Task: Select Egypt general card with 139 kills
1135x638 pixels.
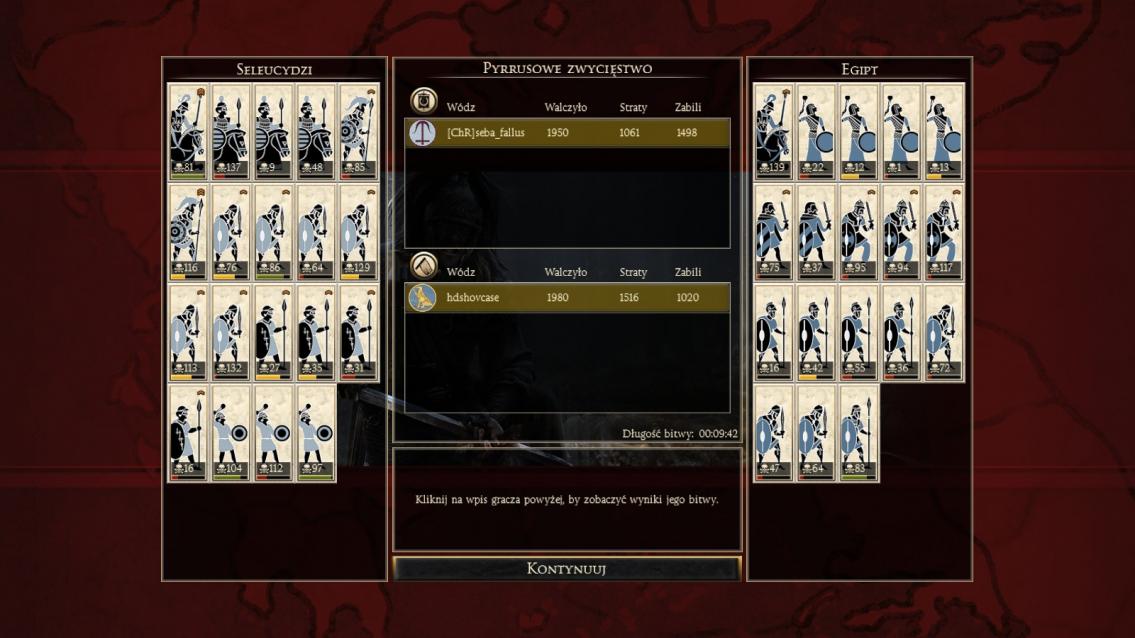Action: [773, 131]
